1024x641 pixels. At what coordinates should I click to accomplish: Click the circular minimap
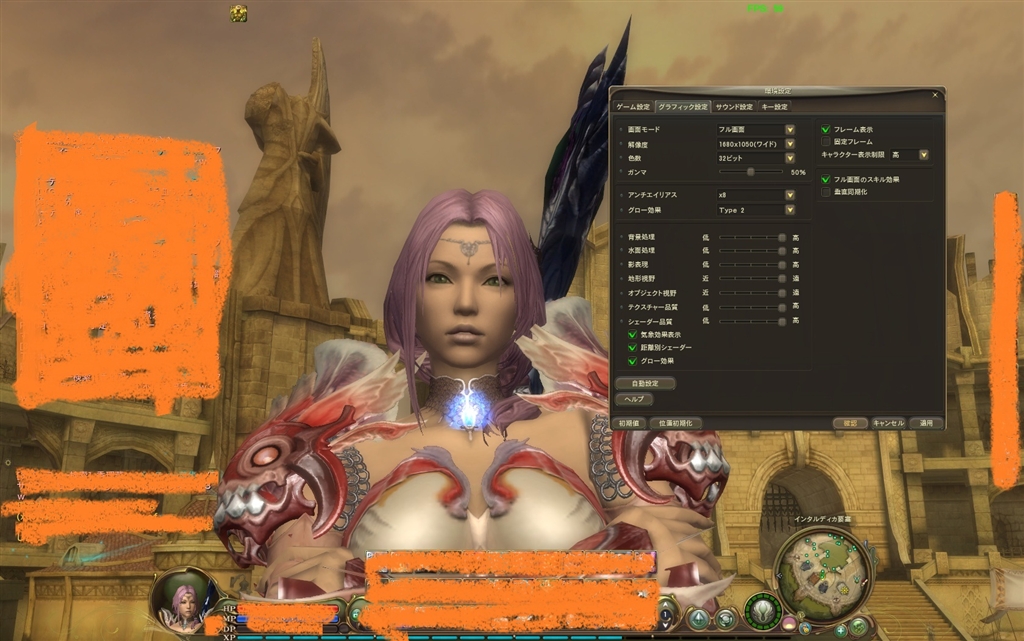coord(820,570)
